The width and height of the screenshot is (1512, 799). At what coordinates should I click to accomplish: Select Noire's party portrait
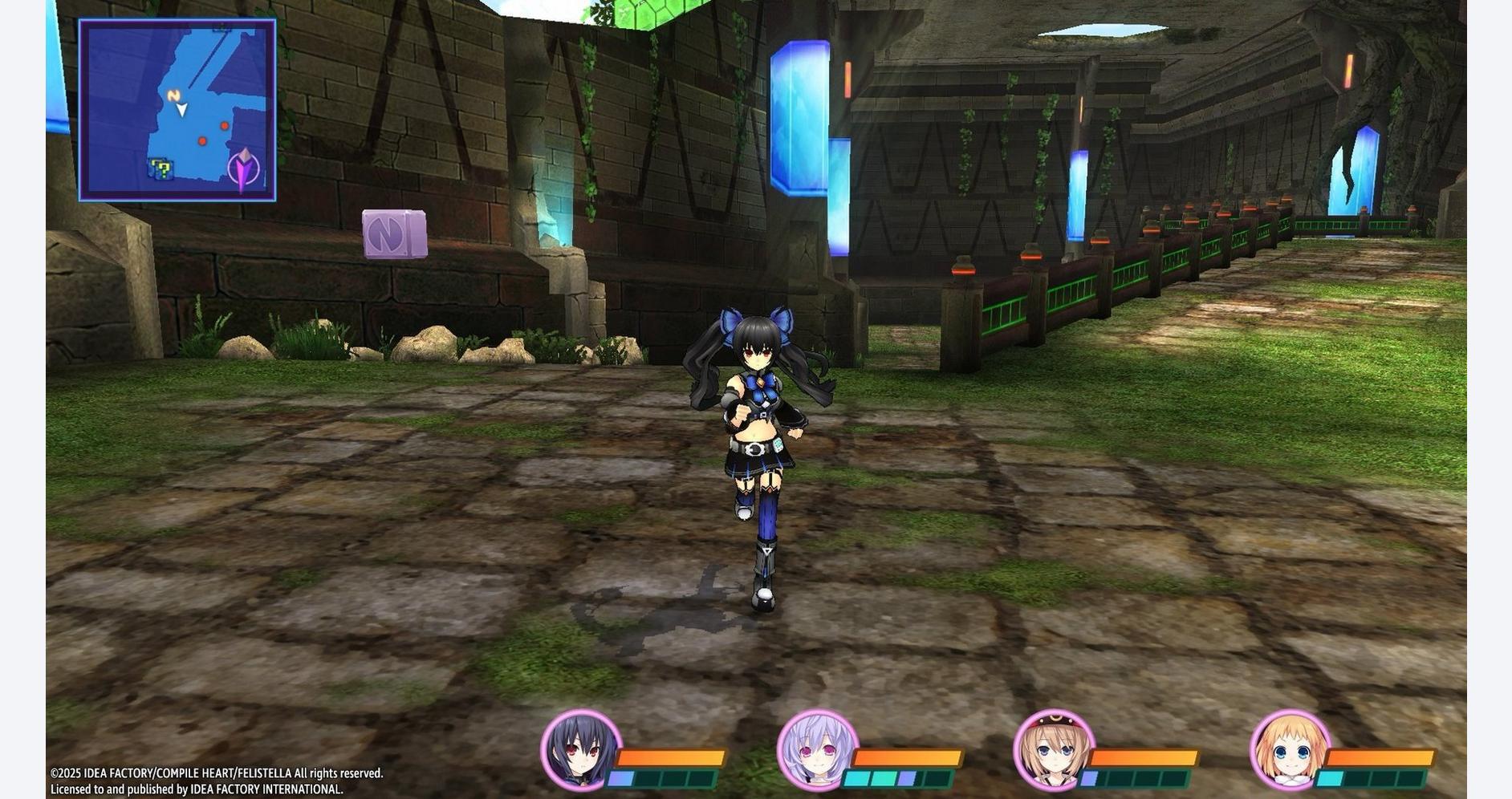click(x=581, y=750)
